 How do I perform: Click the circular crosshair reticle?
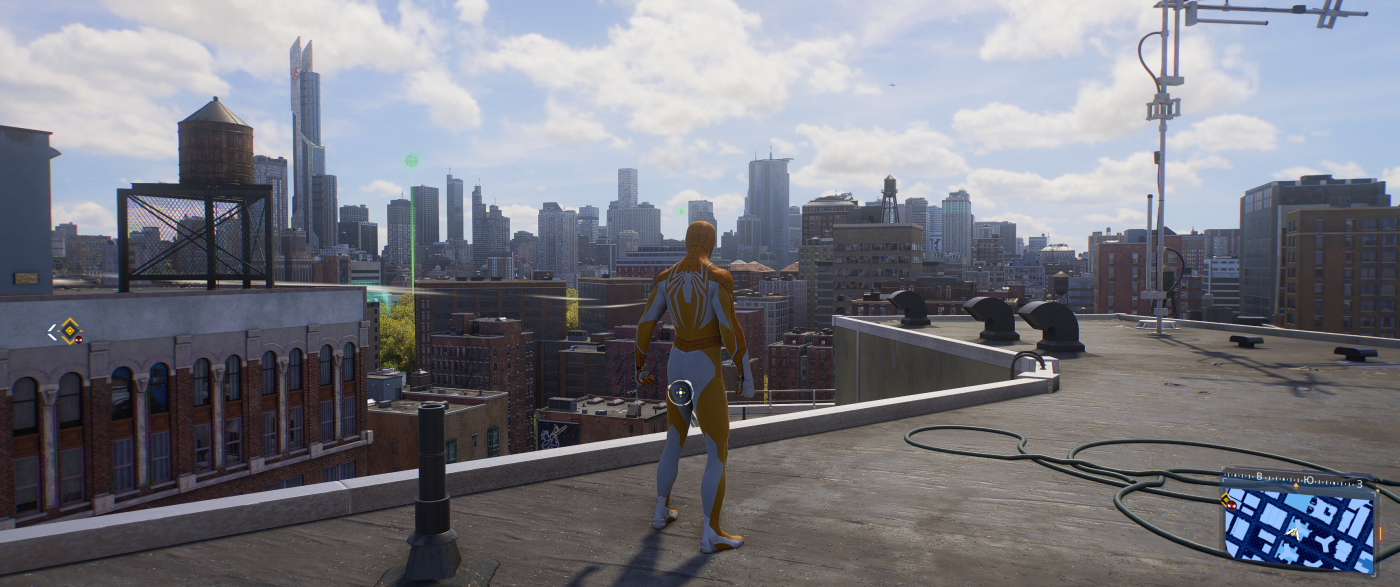click(681, 395)
